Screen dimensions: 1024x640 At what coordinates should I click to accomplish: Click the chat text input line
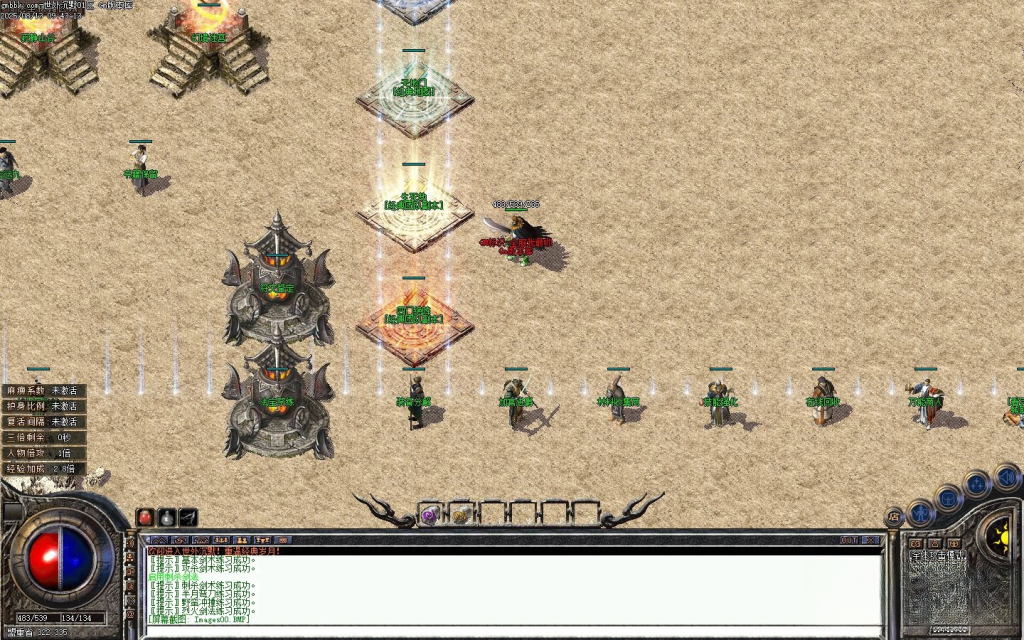(500, 629)
